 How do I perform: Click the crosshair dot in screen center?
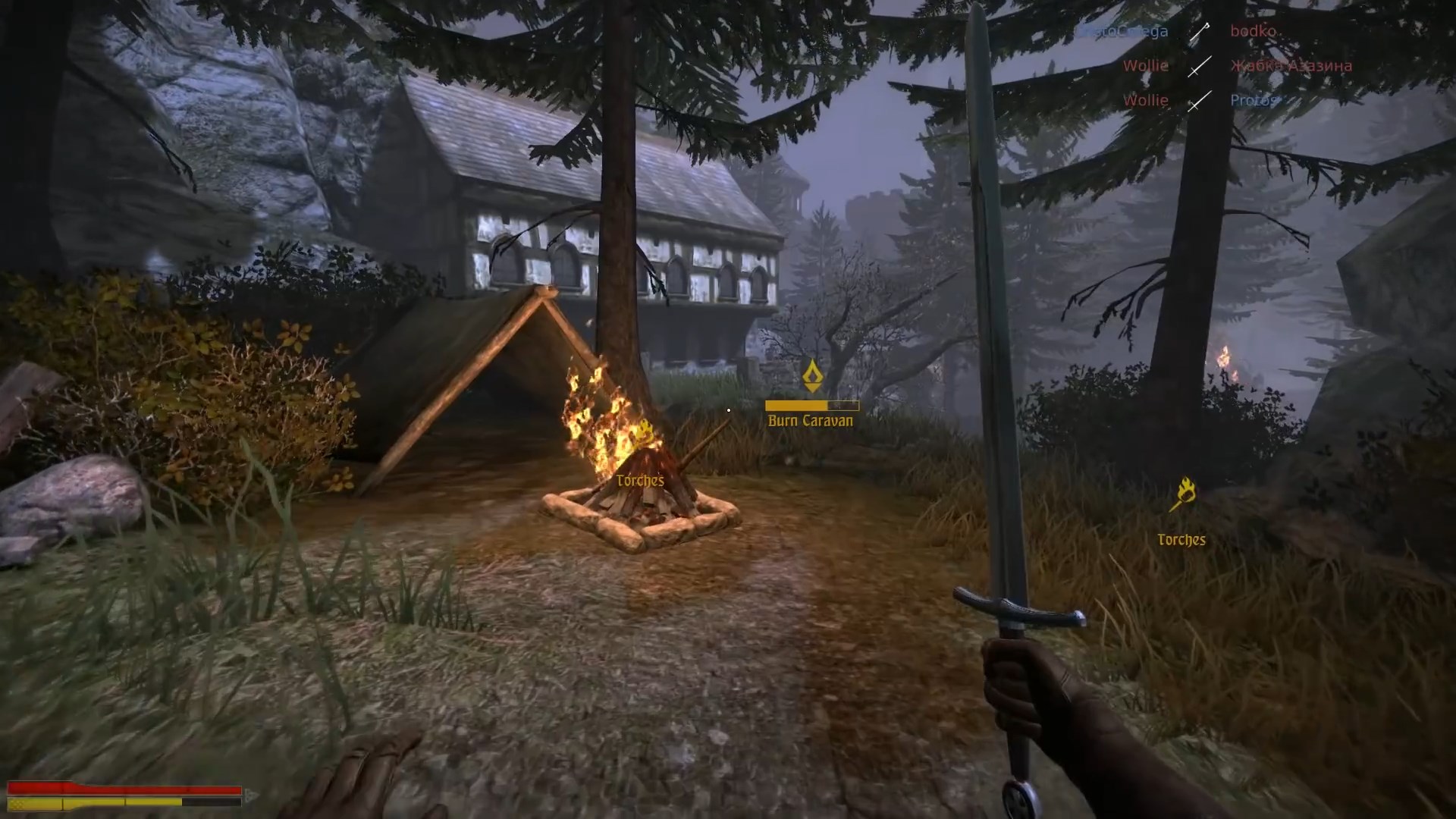(x=728, y=409)
